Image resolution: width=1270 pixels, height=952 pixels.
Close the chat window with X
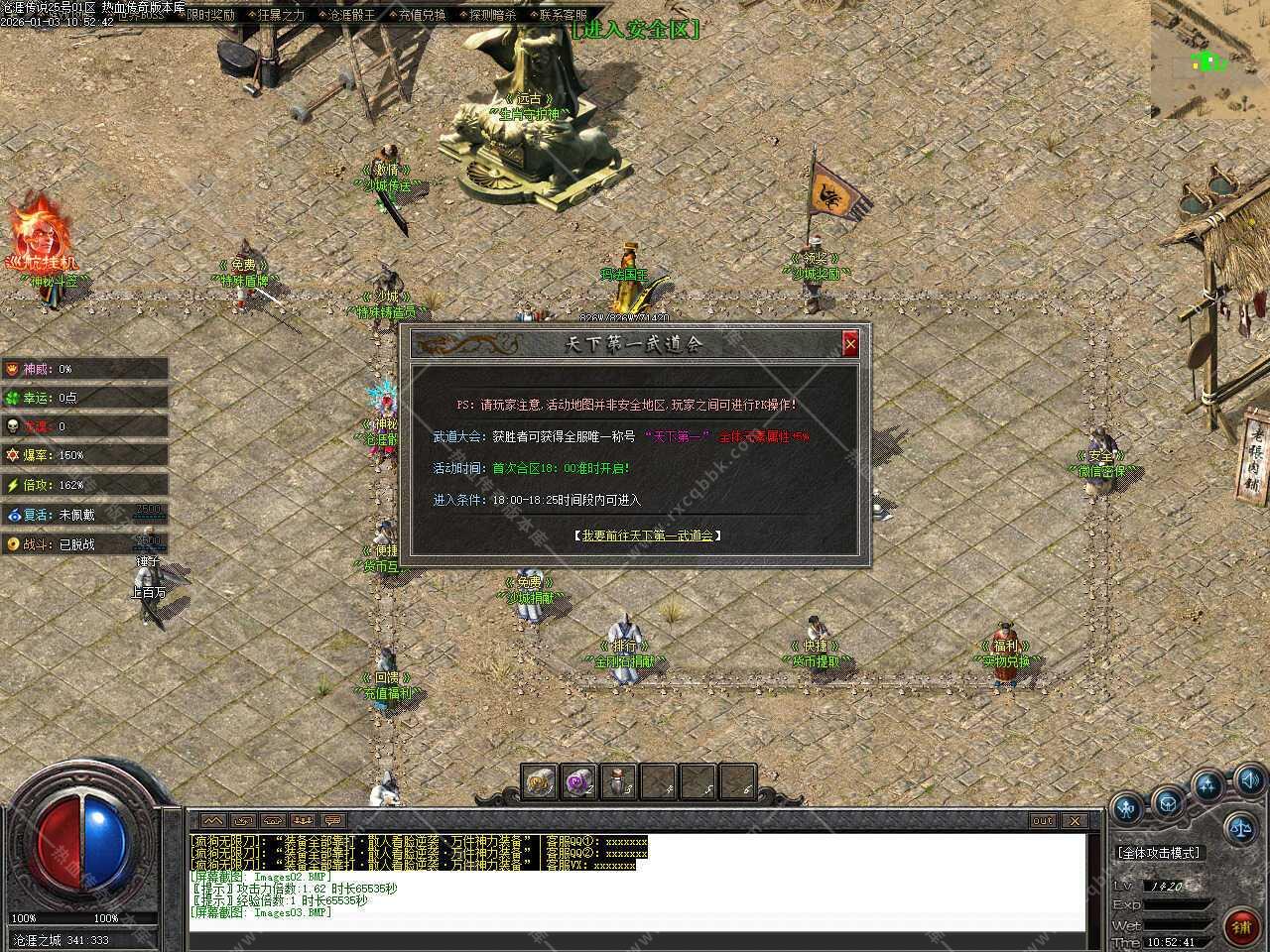coord(1075,820)
